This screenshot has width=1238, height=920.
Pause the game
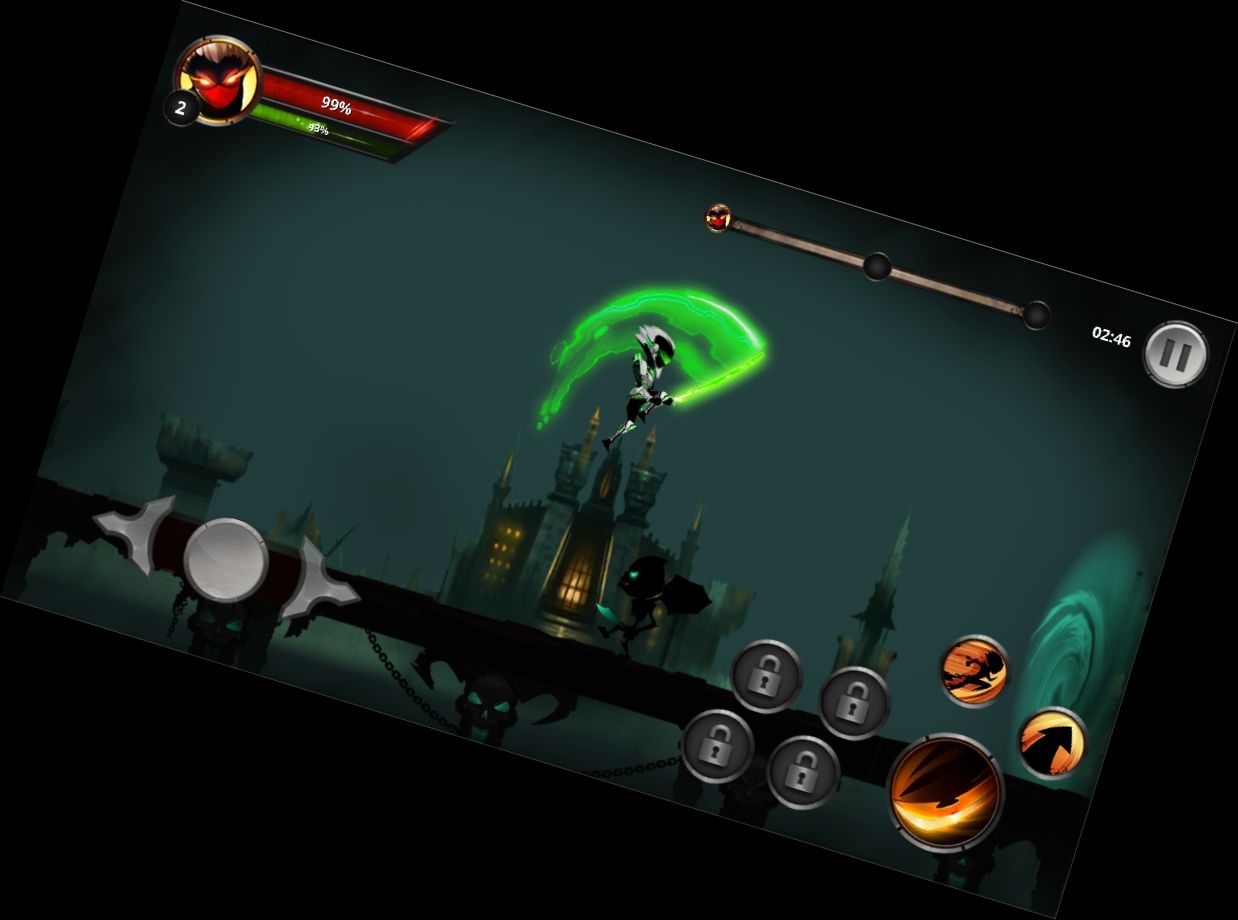pyautogui.click(x=1175, y=354)
